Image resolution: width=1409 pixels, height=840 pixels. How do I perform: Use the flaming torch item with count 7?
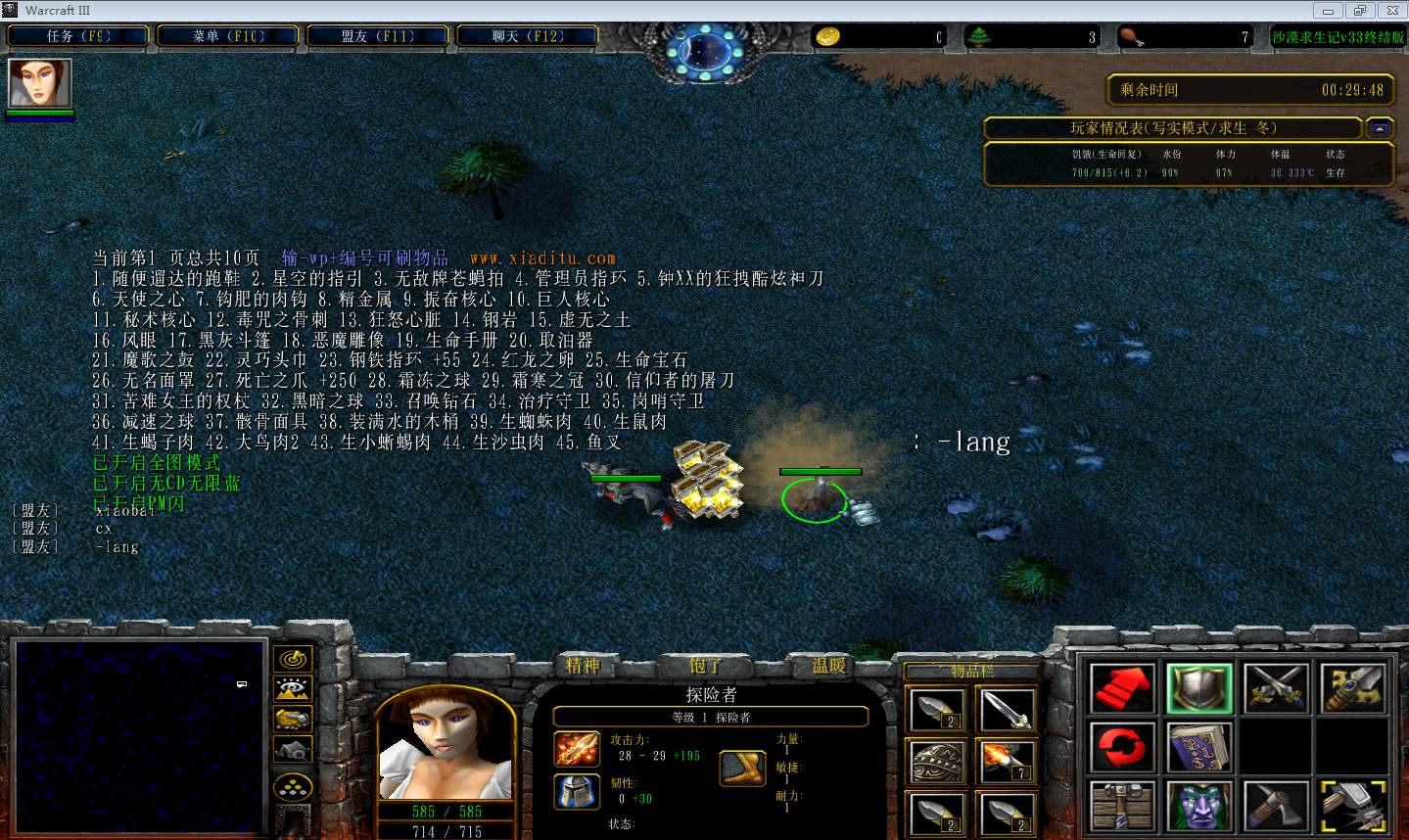point(1006,761)
